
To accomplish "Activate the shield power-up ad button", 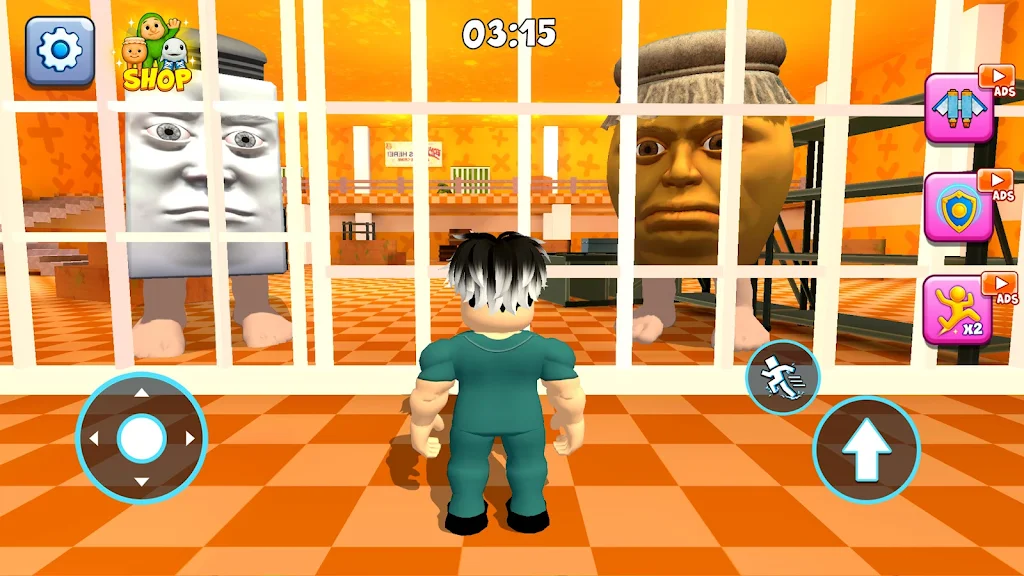I will click(957, 207).
